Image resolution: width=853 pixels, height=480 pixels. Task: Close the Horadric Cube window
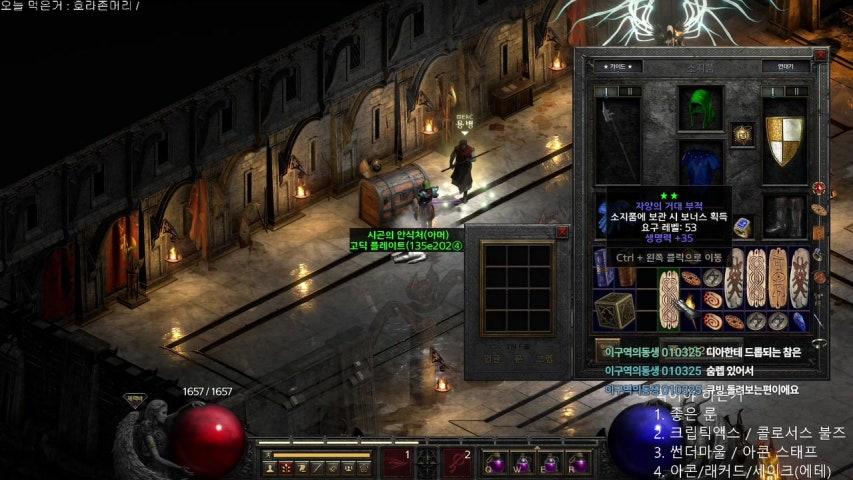[x=561, y=232]
